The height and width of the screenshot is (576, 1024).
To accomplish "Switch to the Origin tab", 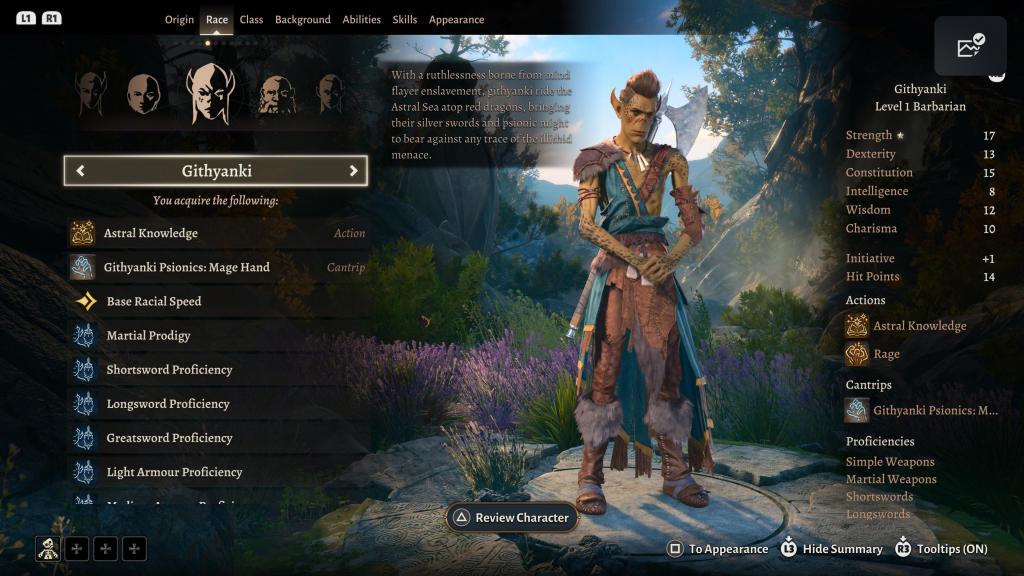I will (180, 20).
